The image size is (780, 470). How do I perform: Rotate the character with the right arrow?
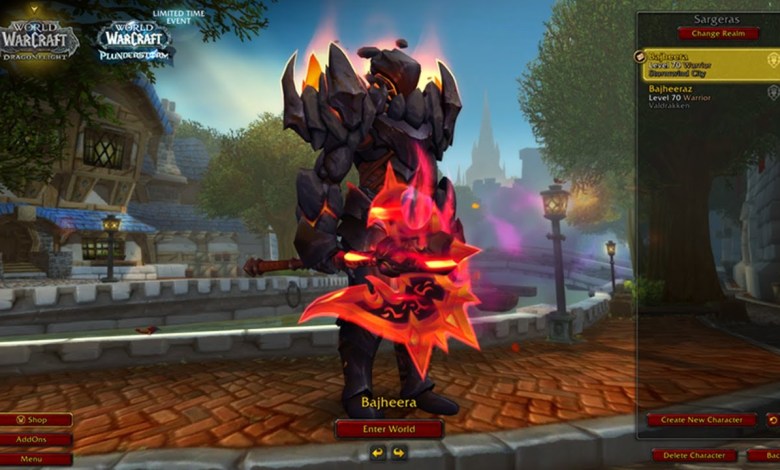coord(400,452)
